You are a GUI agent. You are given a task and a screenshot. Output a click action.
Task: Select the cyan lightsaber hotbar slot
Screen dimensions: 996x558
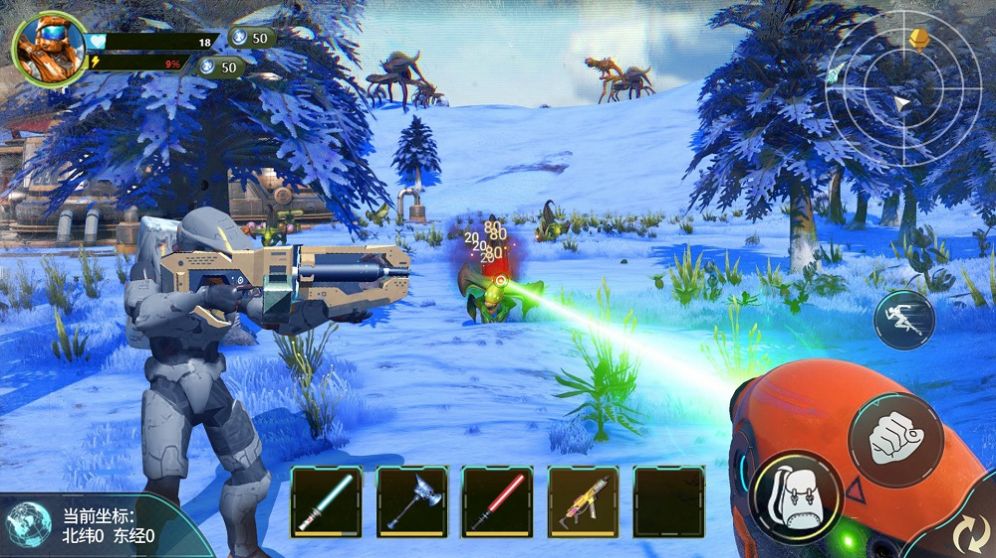(326, 501)
